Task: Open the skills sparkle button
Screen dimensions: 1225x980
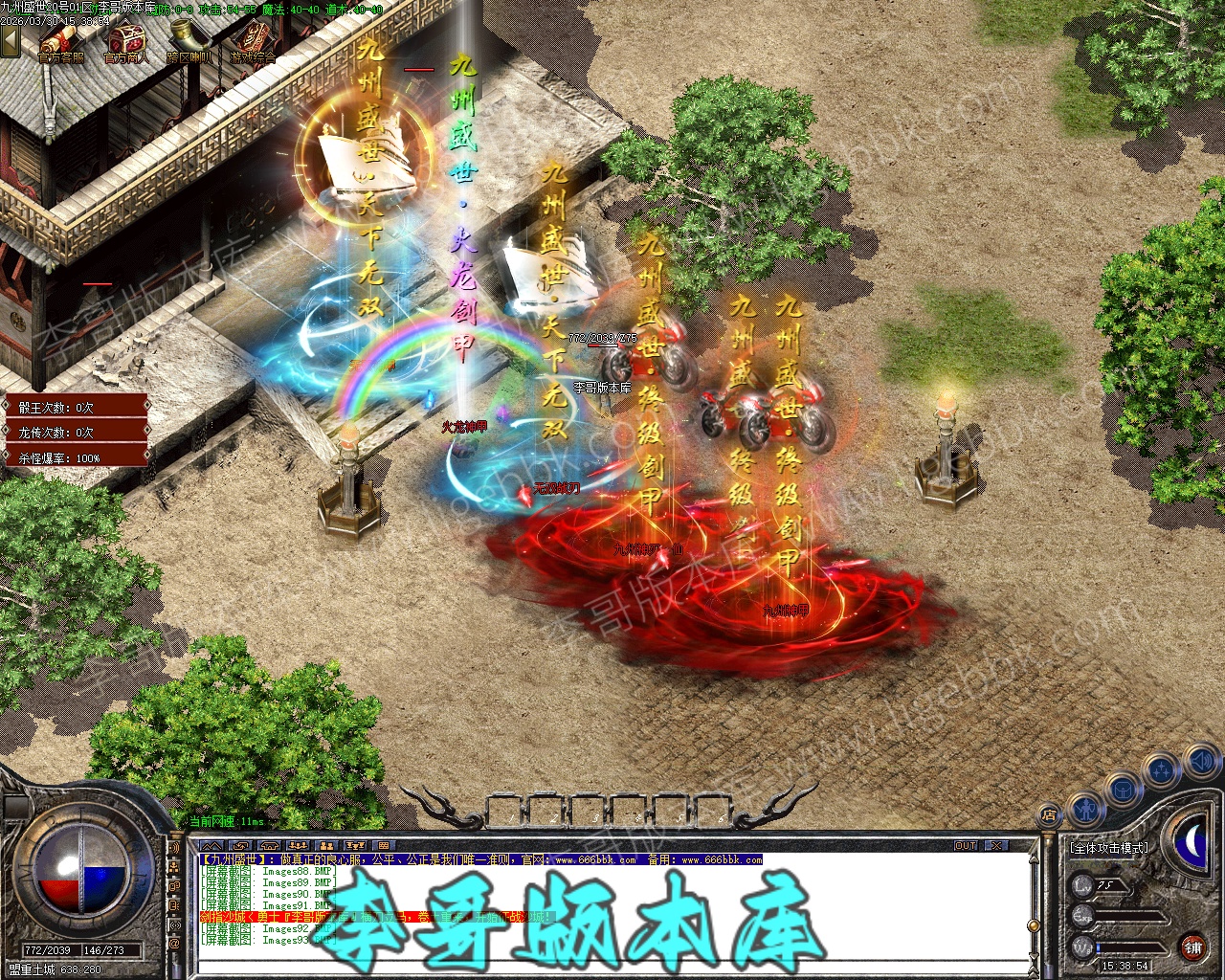Action: click(1161, 769)
